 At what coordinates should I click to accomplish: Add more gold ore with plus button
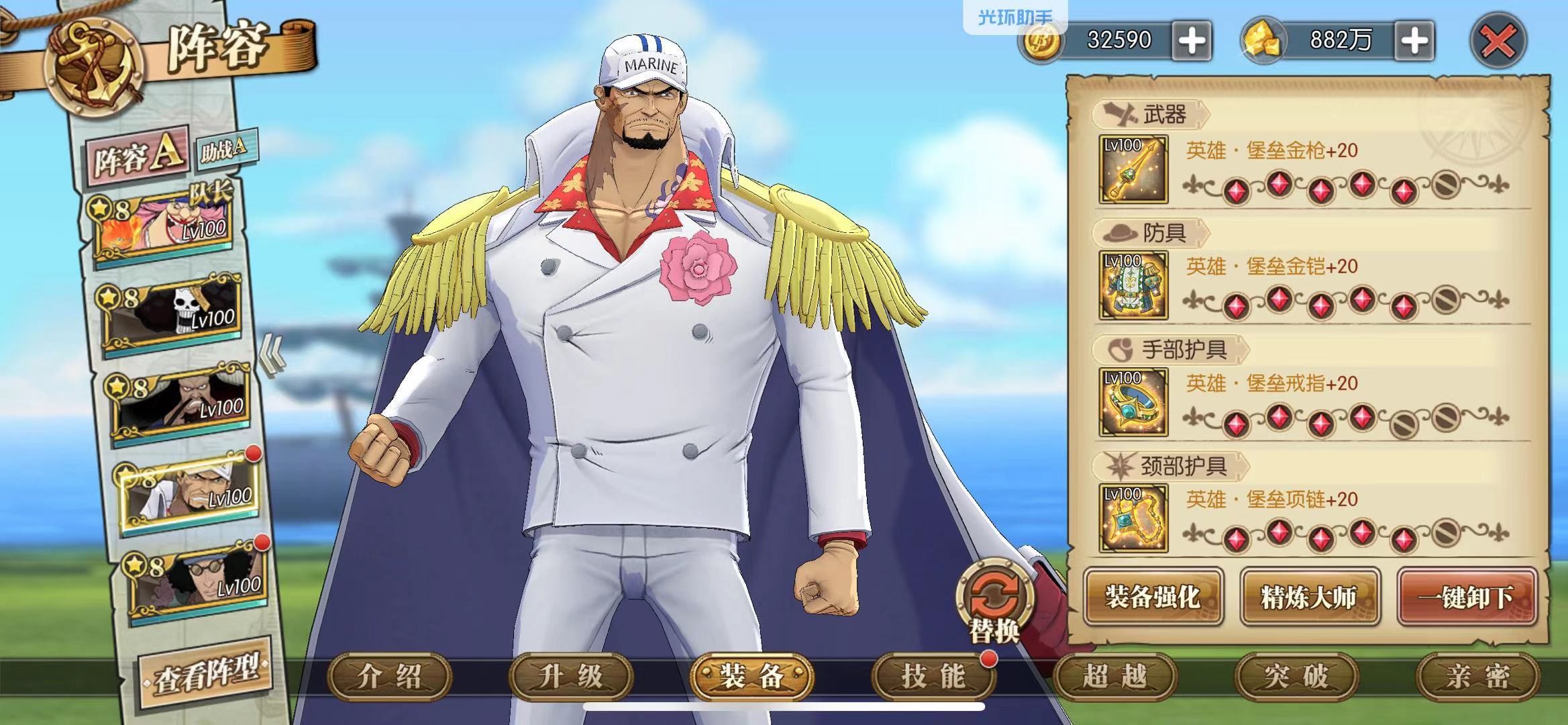1414,41
